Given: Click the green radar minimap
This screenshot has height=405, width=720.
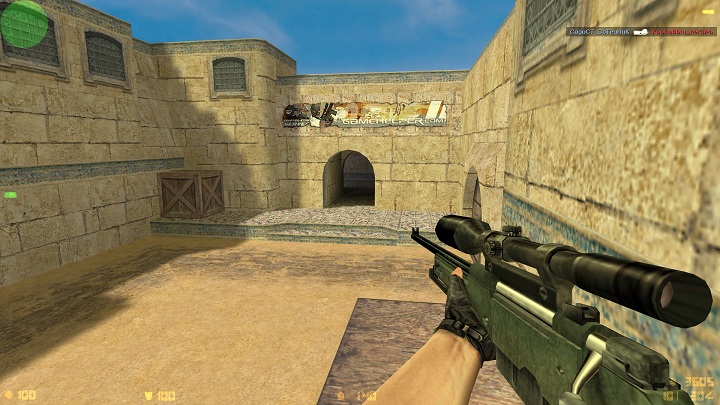Looking at the screenshot, I should pos(24,23).
